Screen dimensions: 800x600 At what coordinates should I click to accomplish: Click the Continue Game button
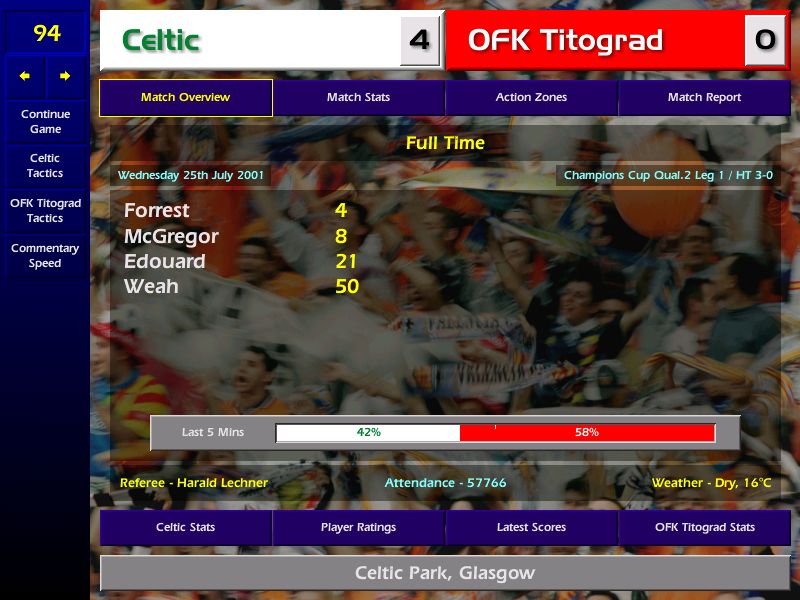(x=45, y=121)
